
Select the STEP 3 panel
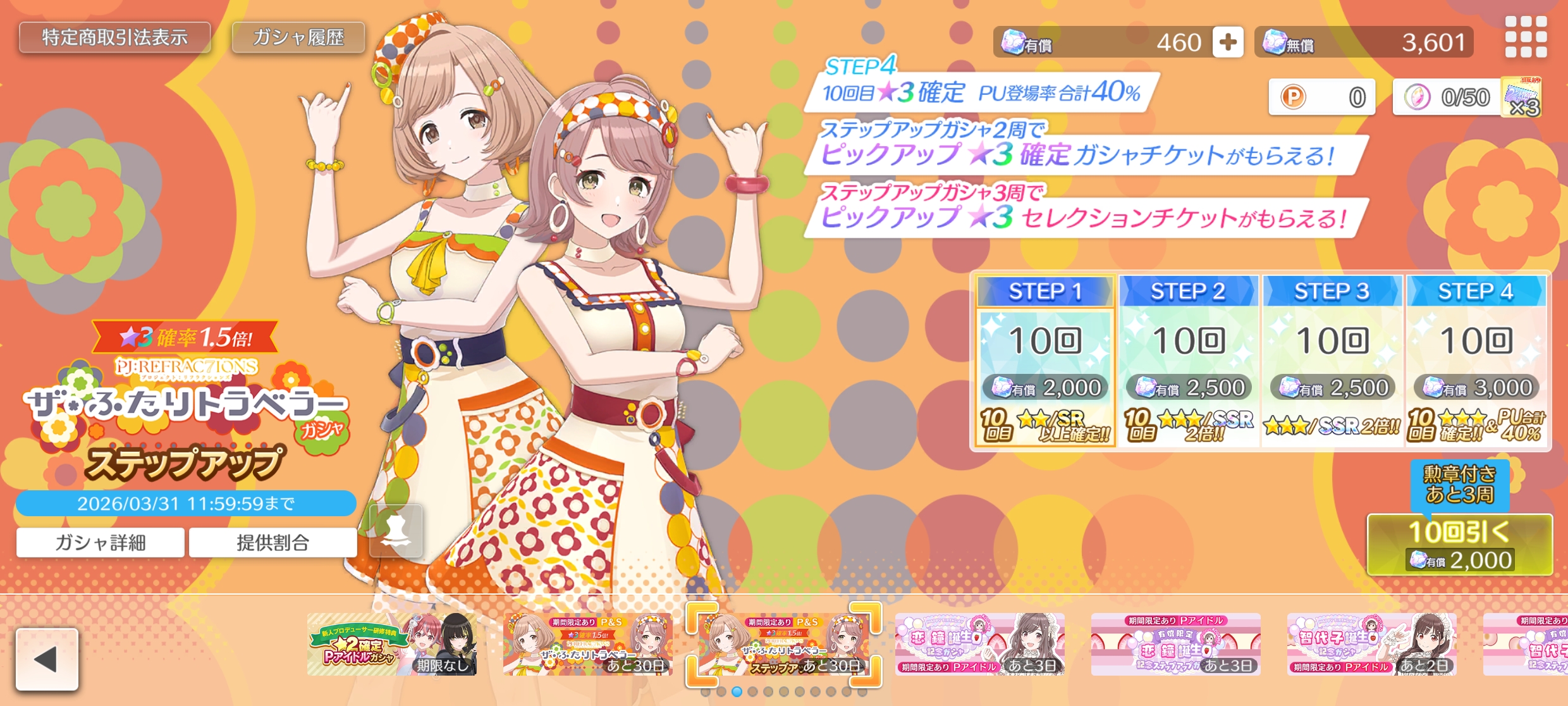[1332, 361]
